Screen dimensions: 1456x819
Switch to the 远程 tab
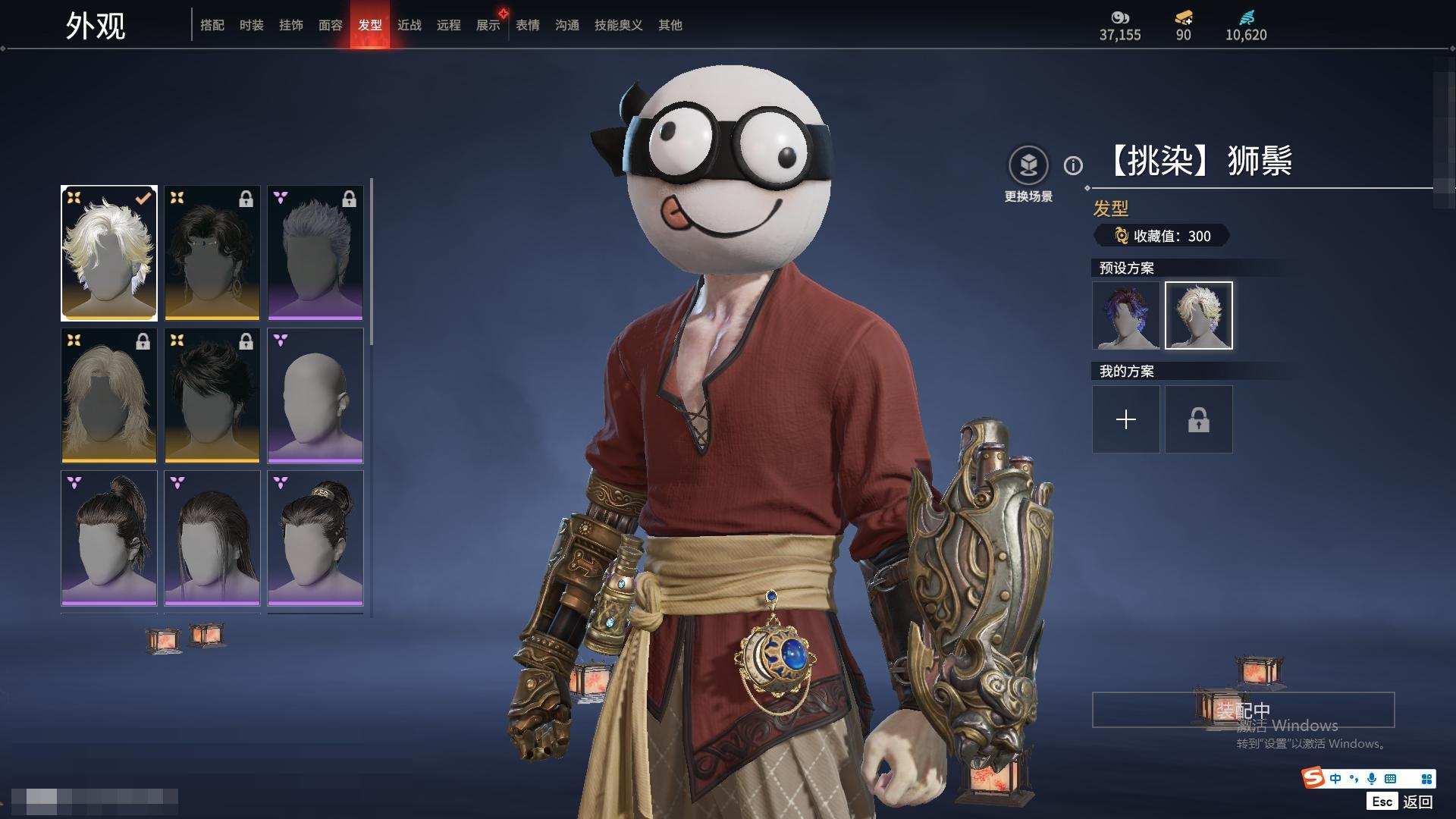[449, 25]
